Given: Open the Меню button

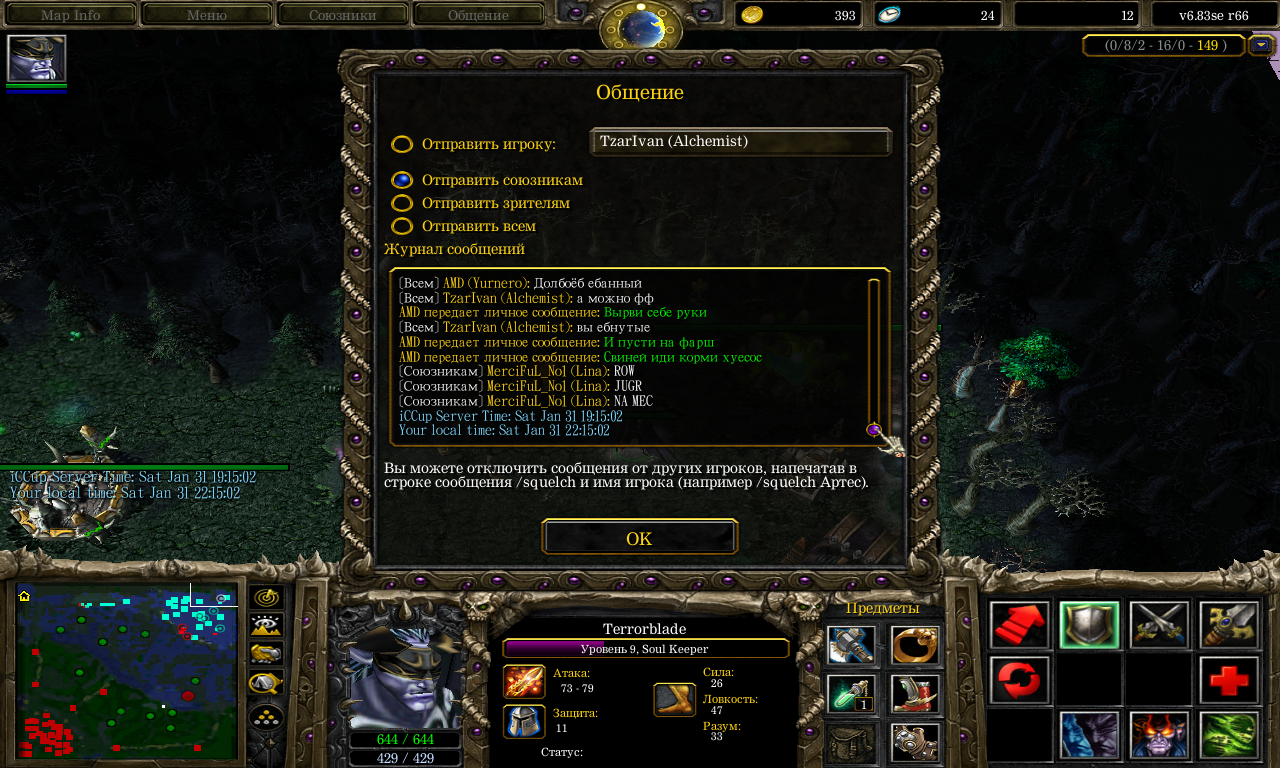Looking at the screenshot, I should 206,15.
